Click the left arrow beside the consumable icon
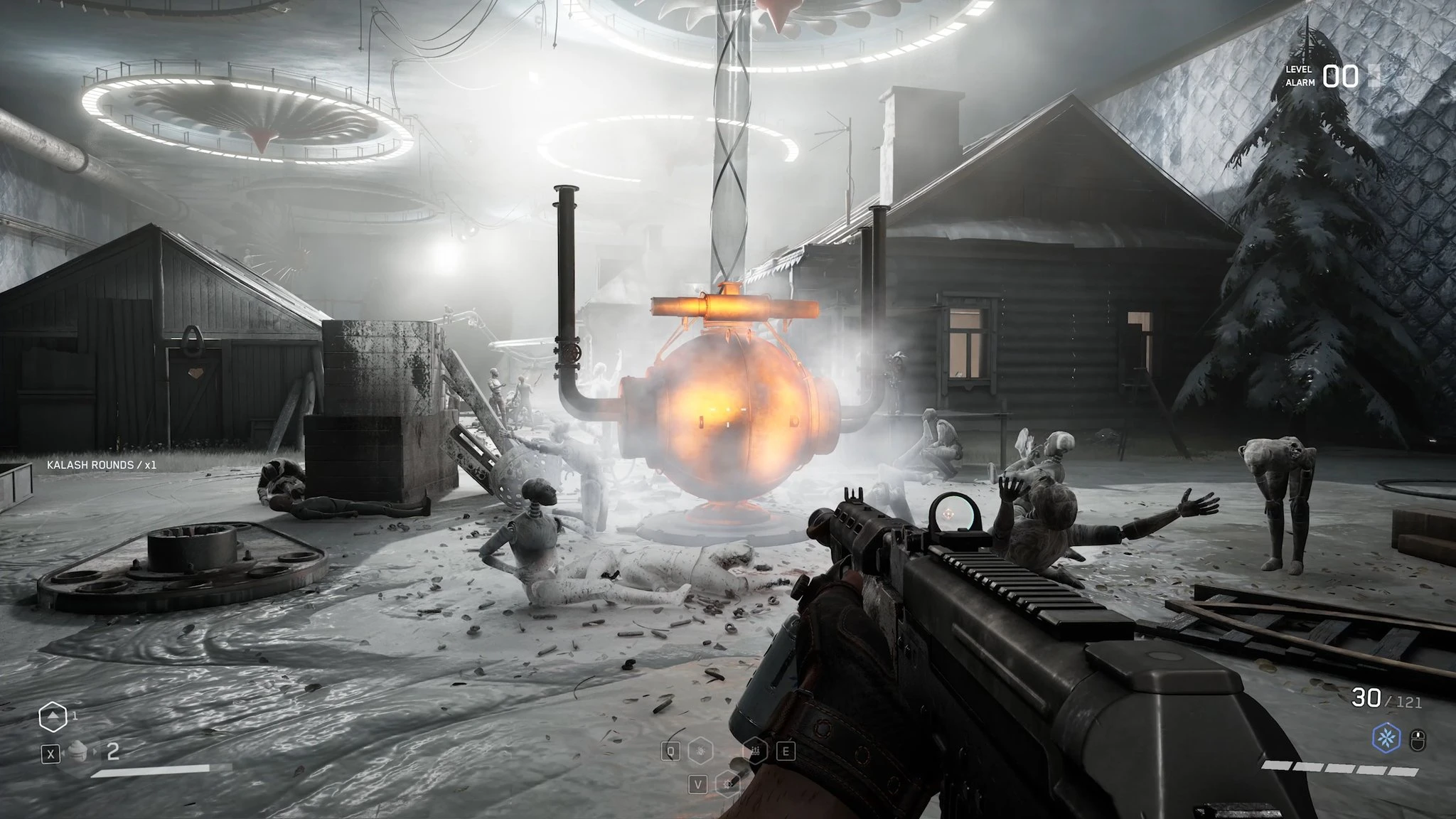Image resolution: width=1456 pixels, height=819 pixels. 64,754
